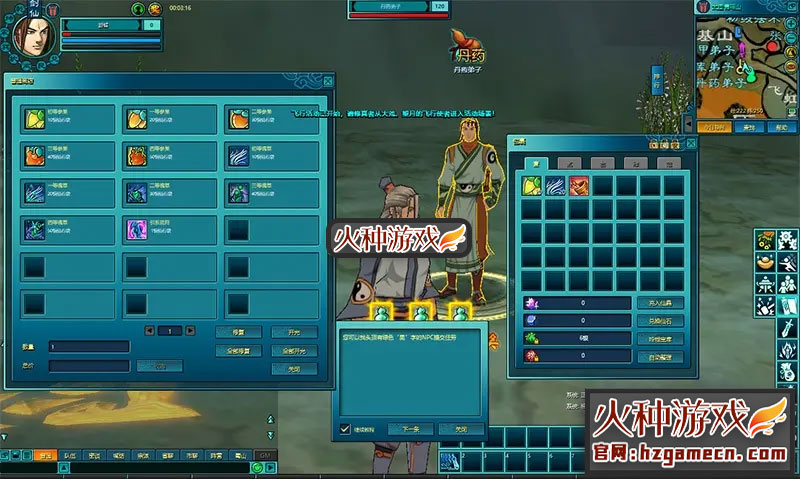Screen dimensions: 800x479
Task: Click the sword icon in the right sidebar
Action: (789, 327)
